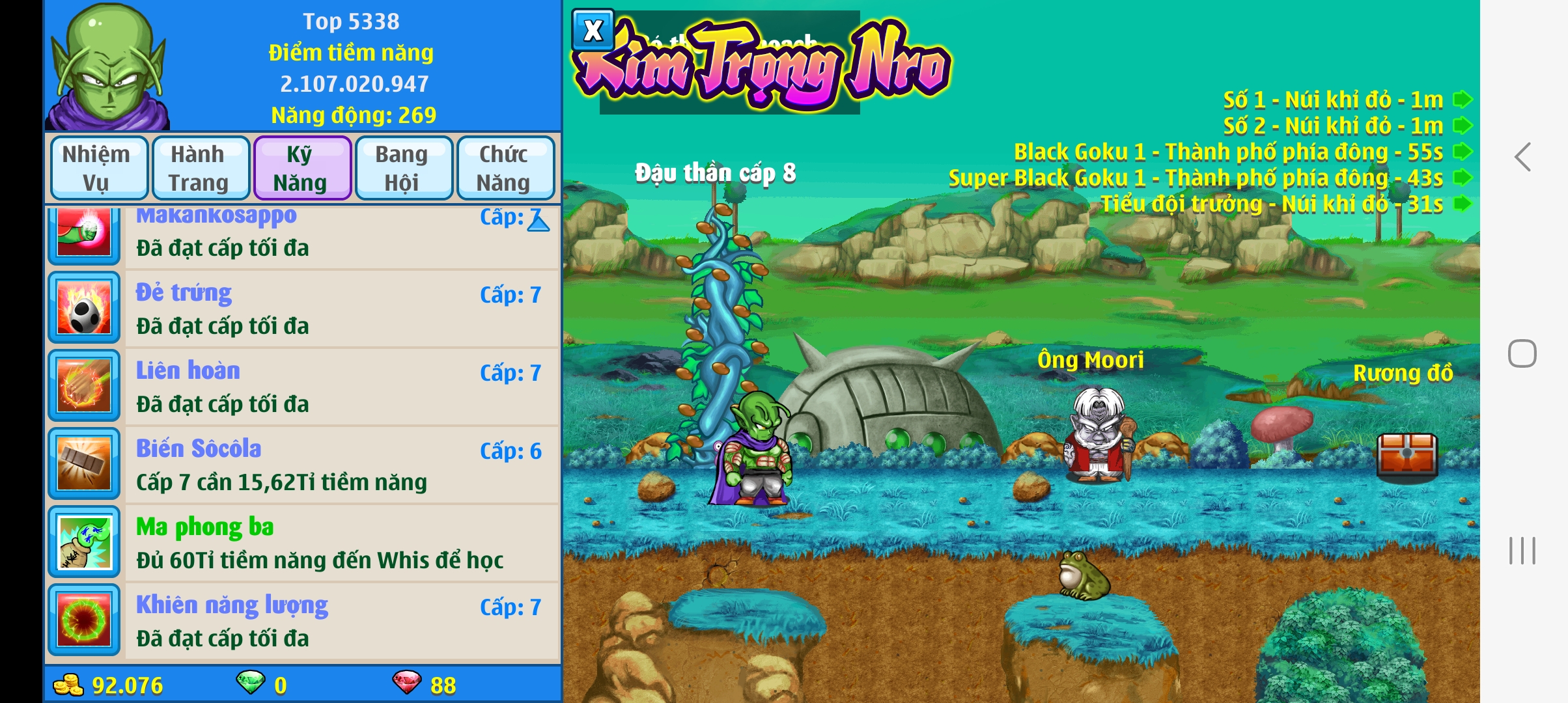Click the Biến Sôcôla chocolate icon
Viewport: 1568px width, 703px height.
[84, 464]
